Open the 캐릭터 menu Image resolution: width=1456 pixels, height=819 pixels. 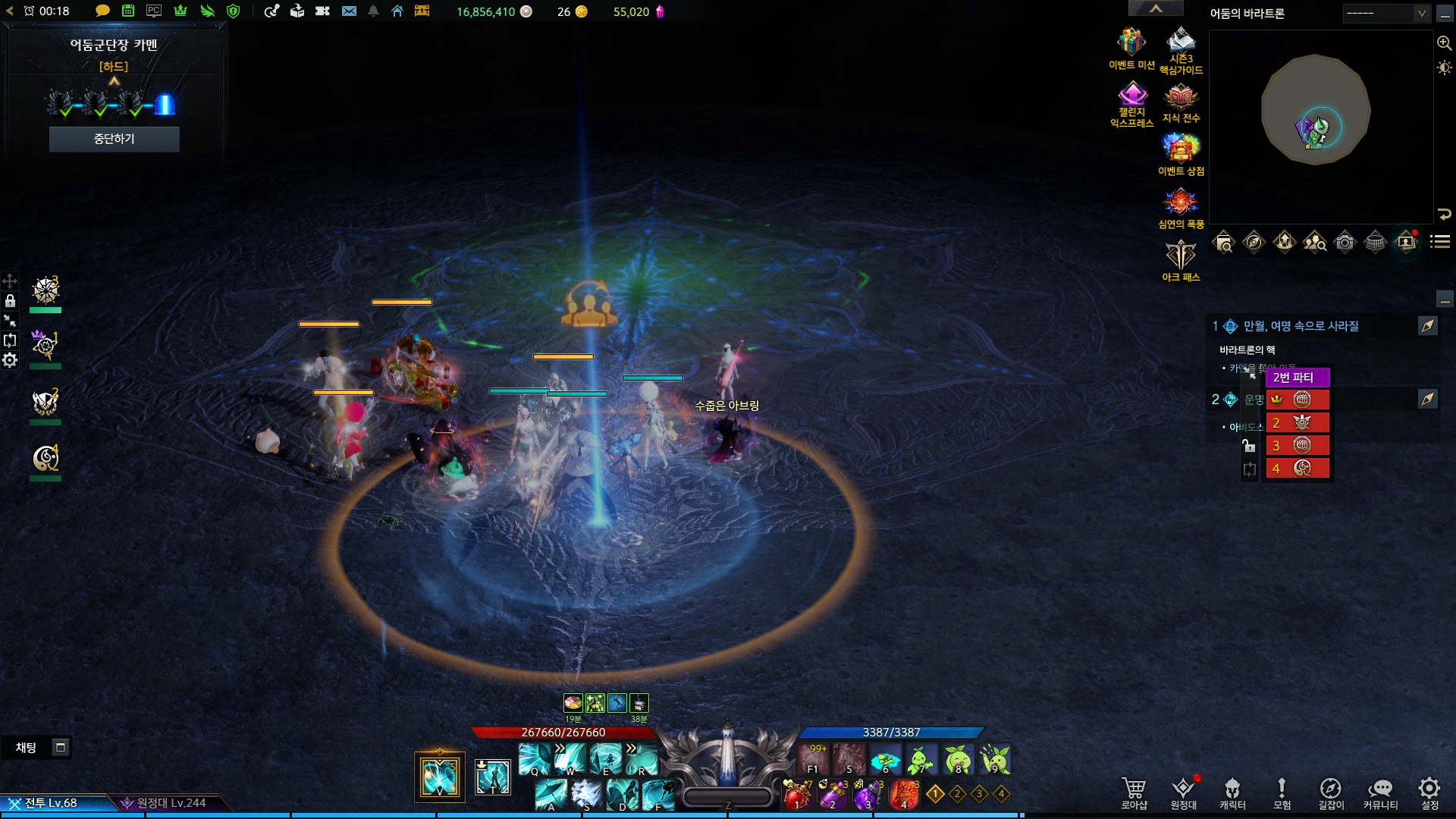1232,792
